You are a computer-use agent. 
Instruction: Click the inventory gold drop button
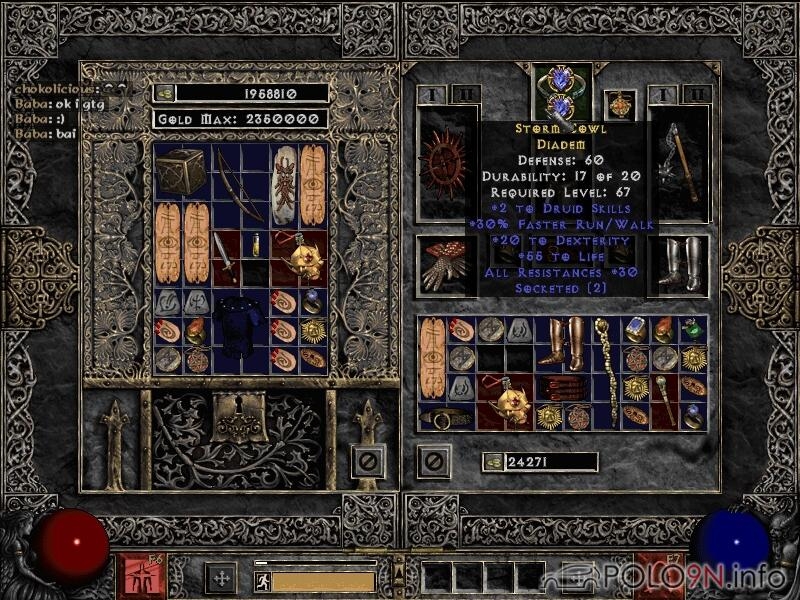[x=491, y=462]
